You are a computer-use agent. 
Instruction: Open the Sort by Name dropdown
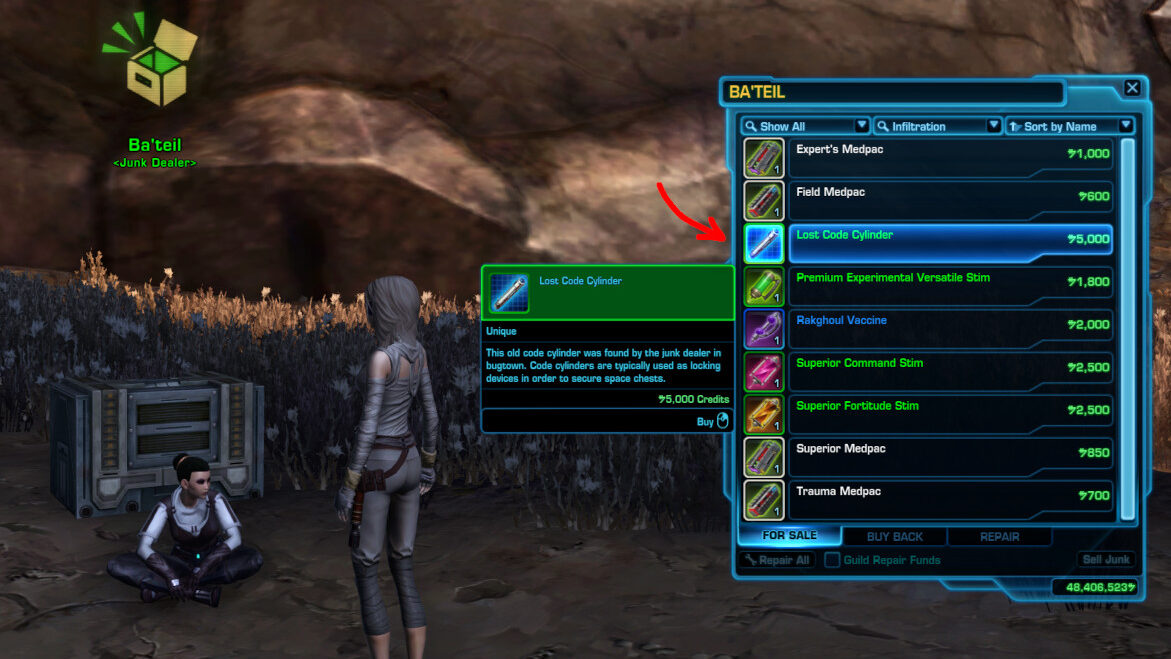(x=1070, y=126)
